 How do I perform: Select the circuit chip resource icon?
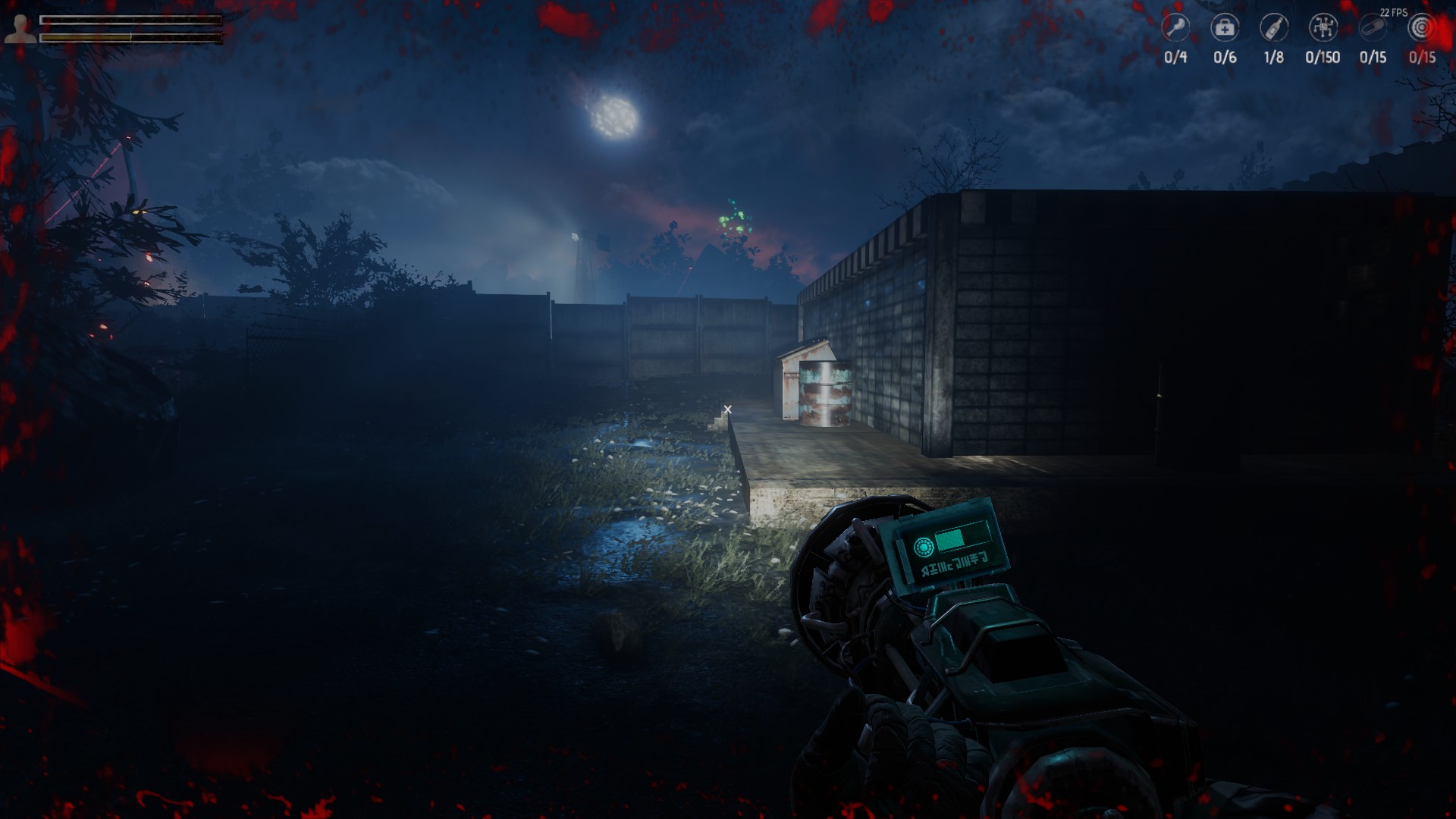point(1323,28)
